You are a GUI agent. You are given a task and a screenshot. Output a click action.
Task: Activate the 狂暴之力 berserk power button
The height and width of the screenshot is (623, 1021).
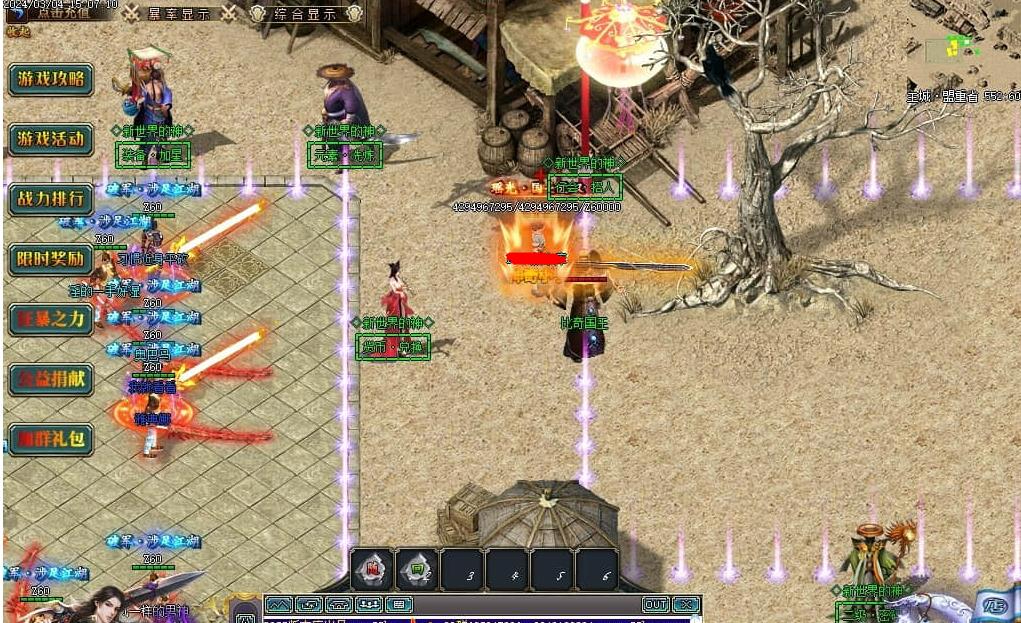(x=50, y=319)
